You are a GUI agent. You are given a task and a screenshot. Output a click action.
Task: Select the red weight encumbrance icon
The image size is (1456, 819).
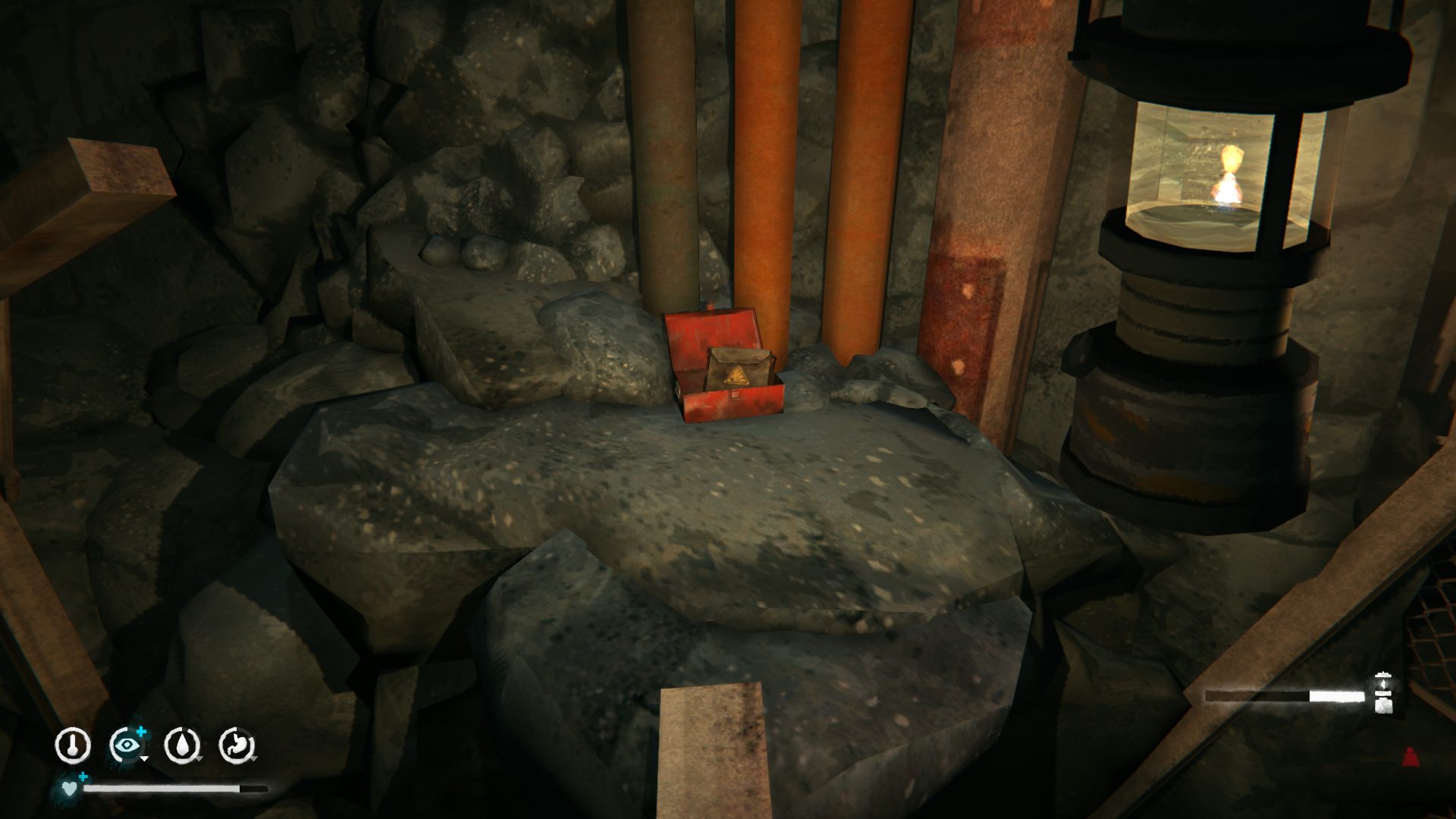pos(1410,757)
